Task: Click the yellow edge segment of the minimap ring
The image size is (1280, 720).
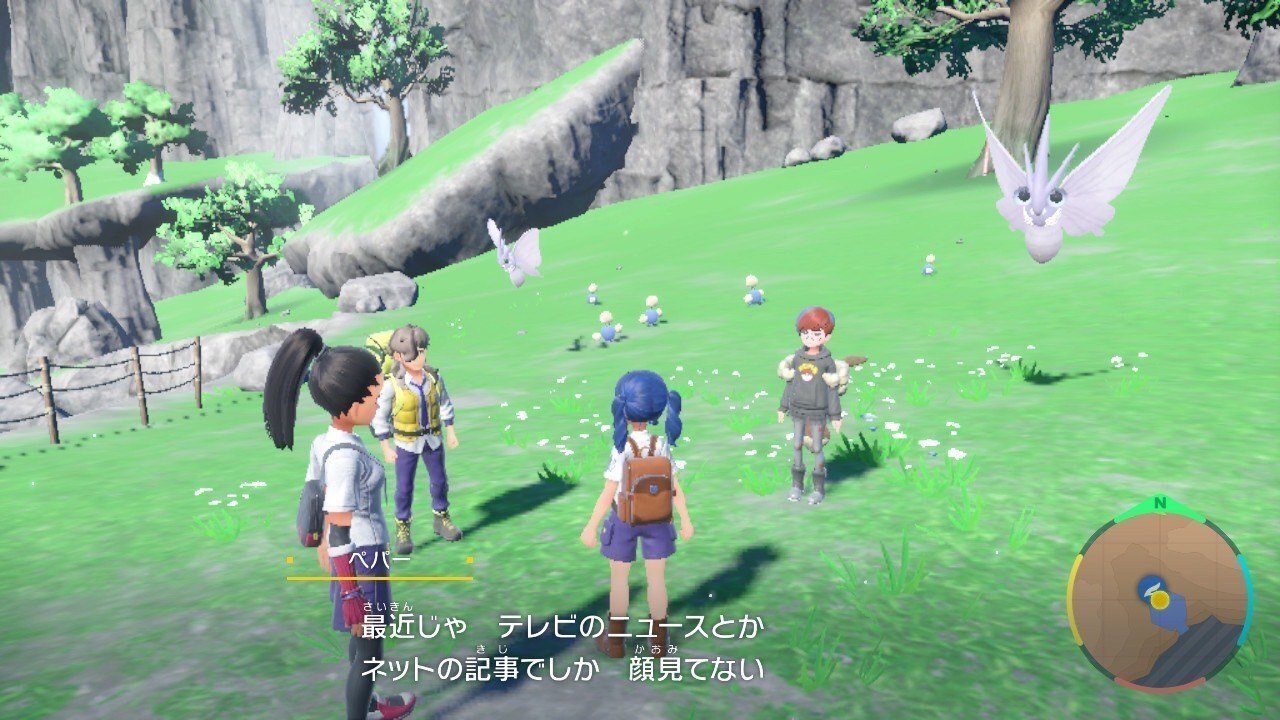Action: click(x=1074, y=598)
